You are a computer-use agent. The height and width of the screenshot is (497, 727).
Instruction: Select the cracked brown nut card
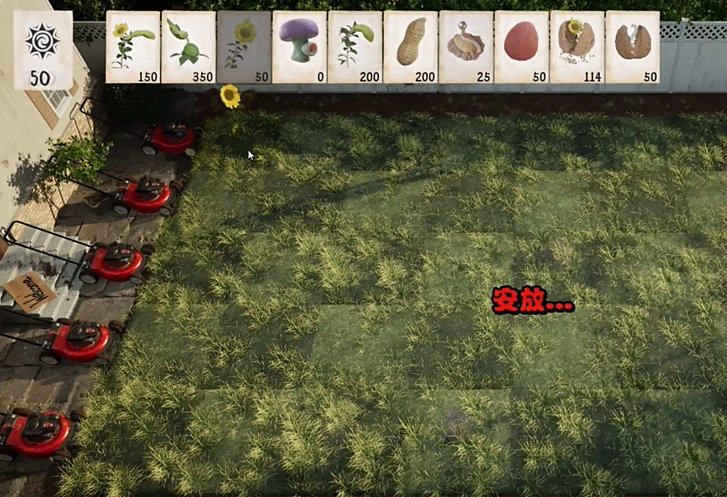click(632, 46)
